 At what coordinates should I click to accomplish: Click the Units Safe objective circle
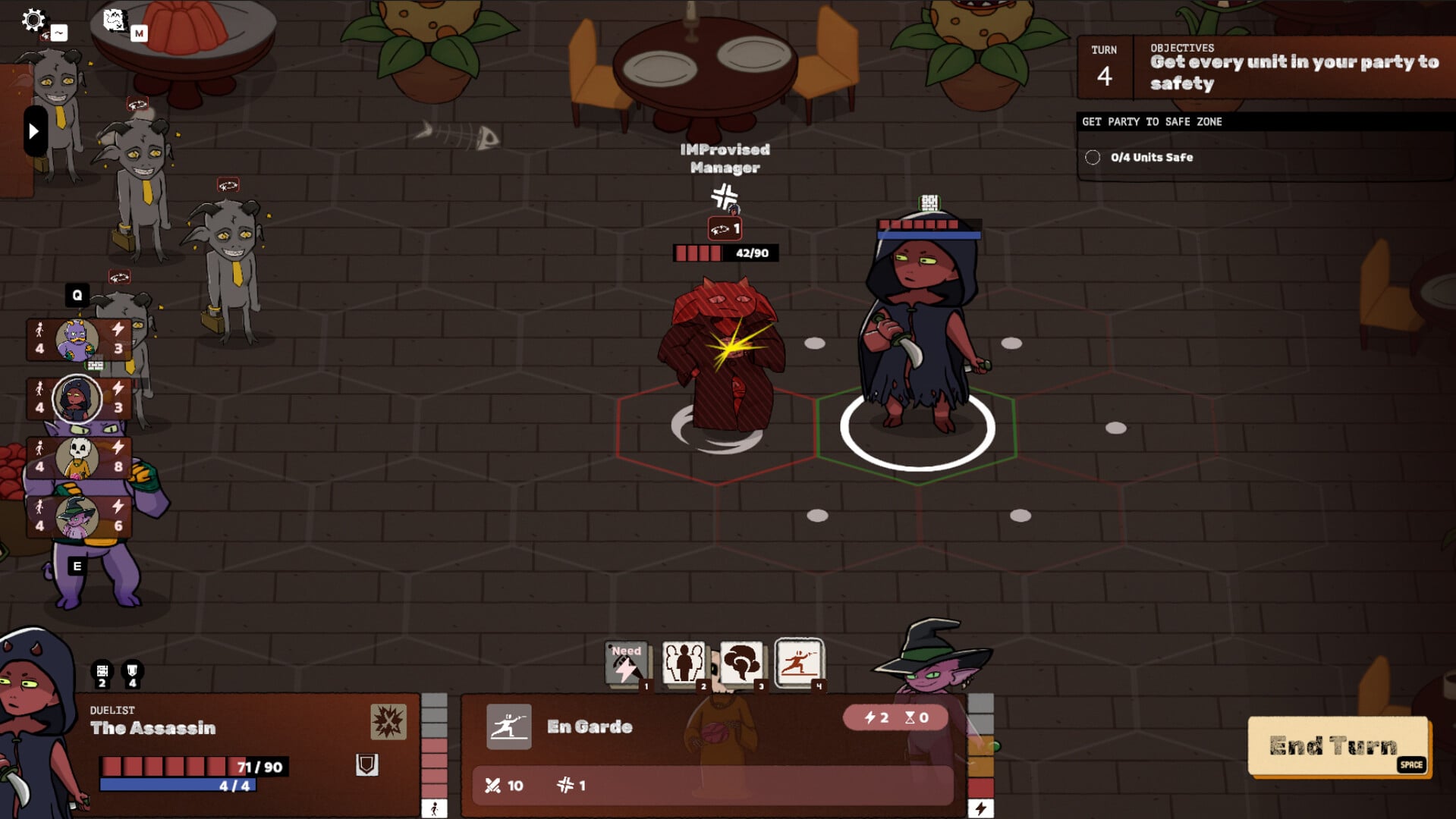[1093, 158]
